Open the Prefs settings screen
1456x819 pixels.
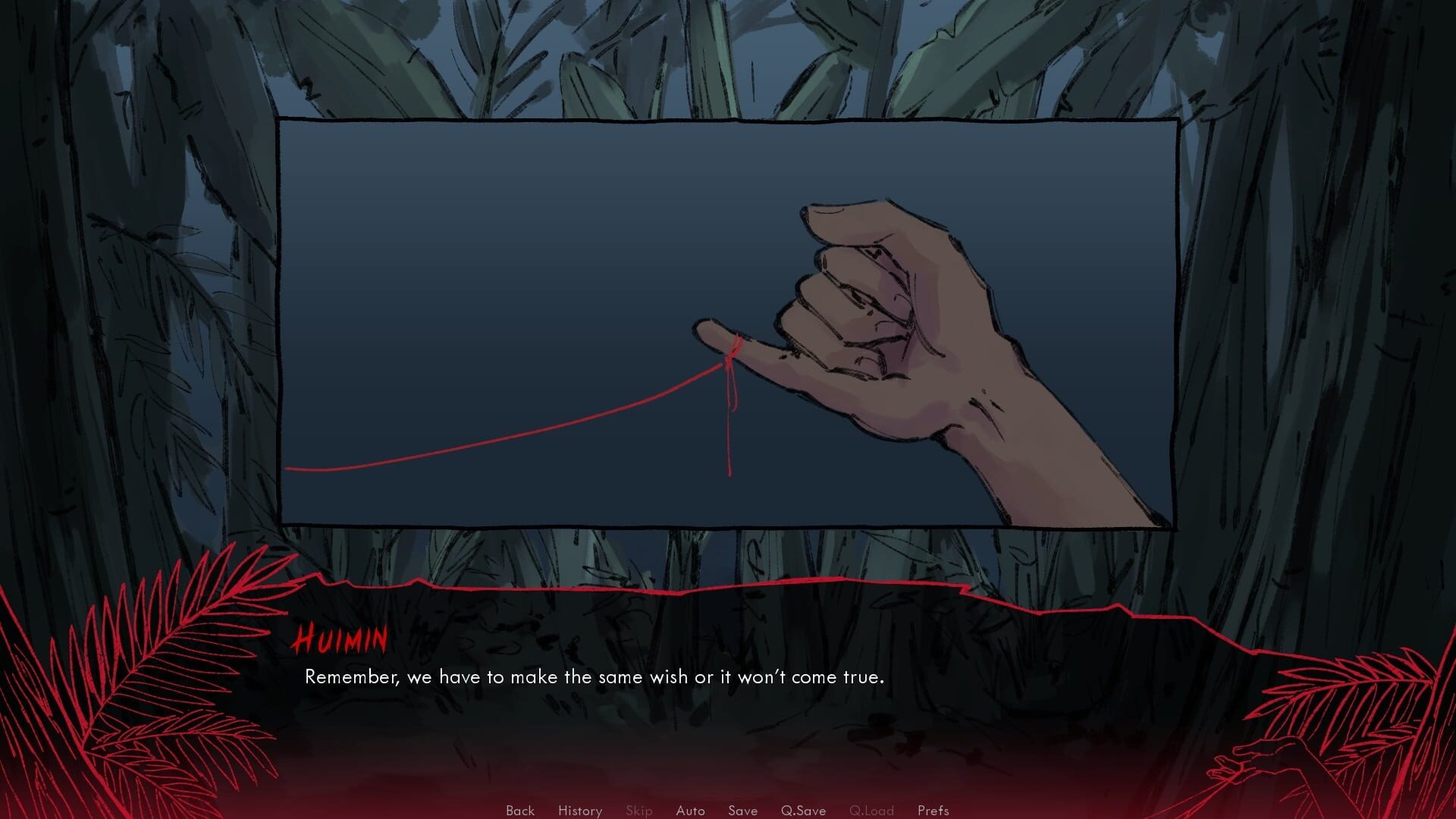tap(933, 811)
